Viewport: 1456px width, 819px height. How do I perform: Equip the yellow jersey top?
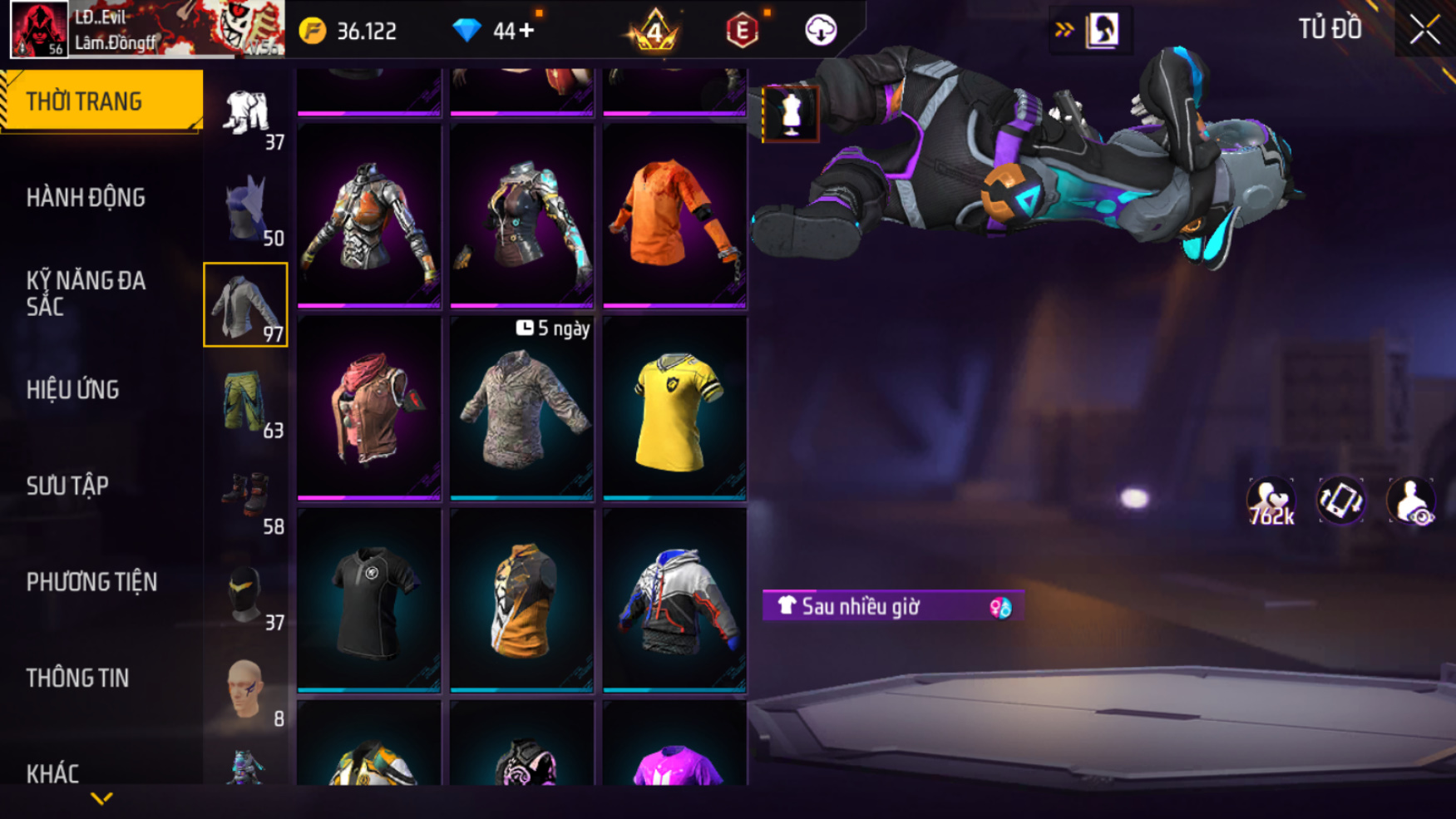click(674, 408)
